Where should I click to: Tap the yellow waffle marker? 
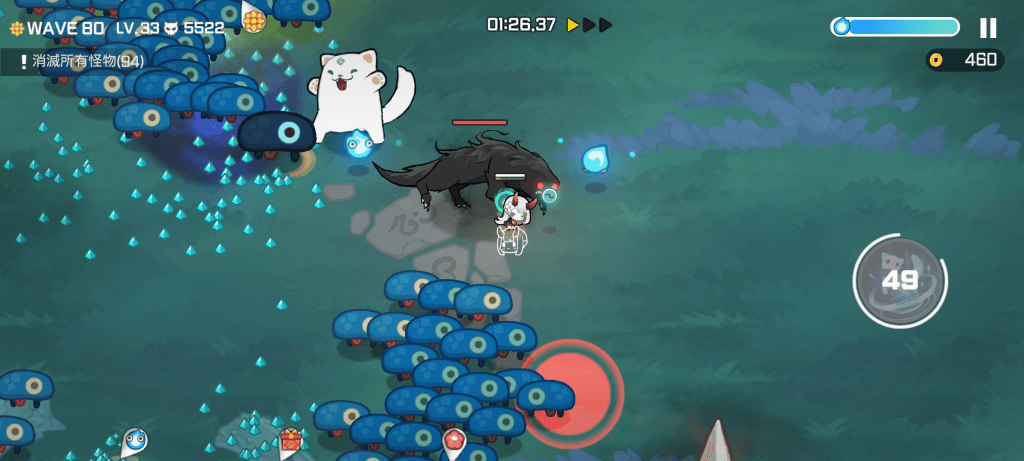pyautogui.click(x=253, y=19)
